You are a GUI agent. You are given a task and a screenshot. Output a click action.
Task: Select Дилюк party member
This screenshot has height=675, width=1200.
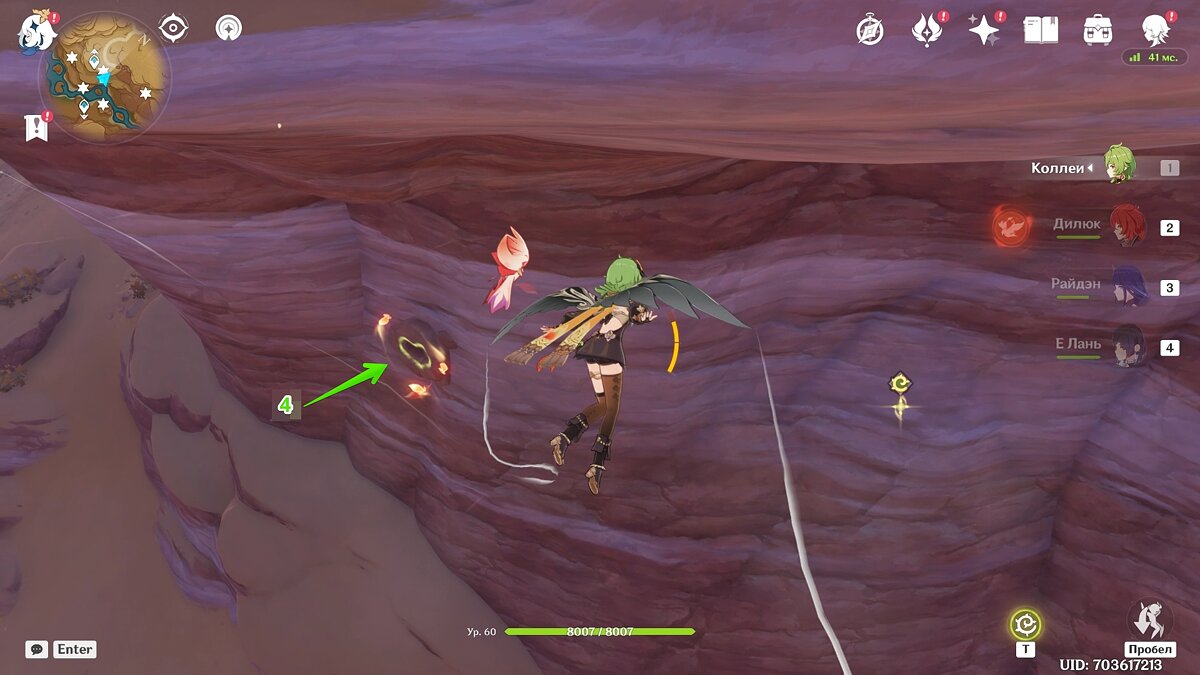[1126, 226]
